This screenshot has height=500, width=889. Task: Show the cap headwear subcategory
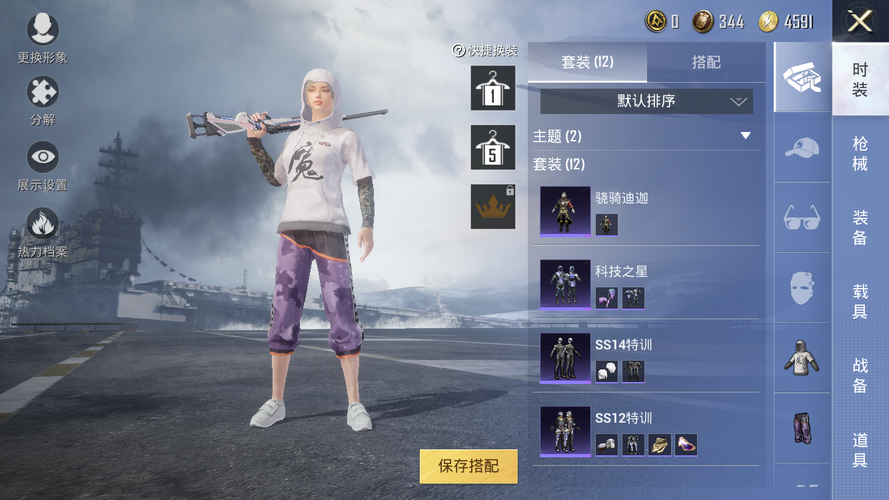[802, 149]
